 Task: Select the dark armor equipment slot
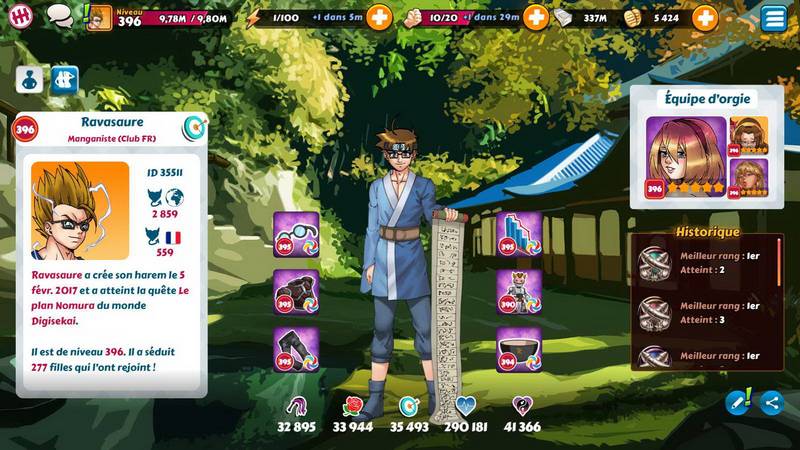(296, 292)
